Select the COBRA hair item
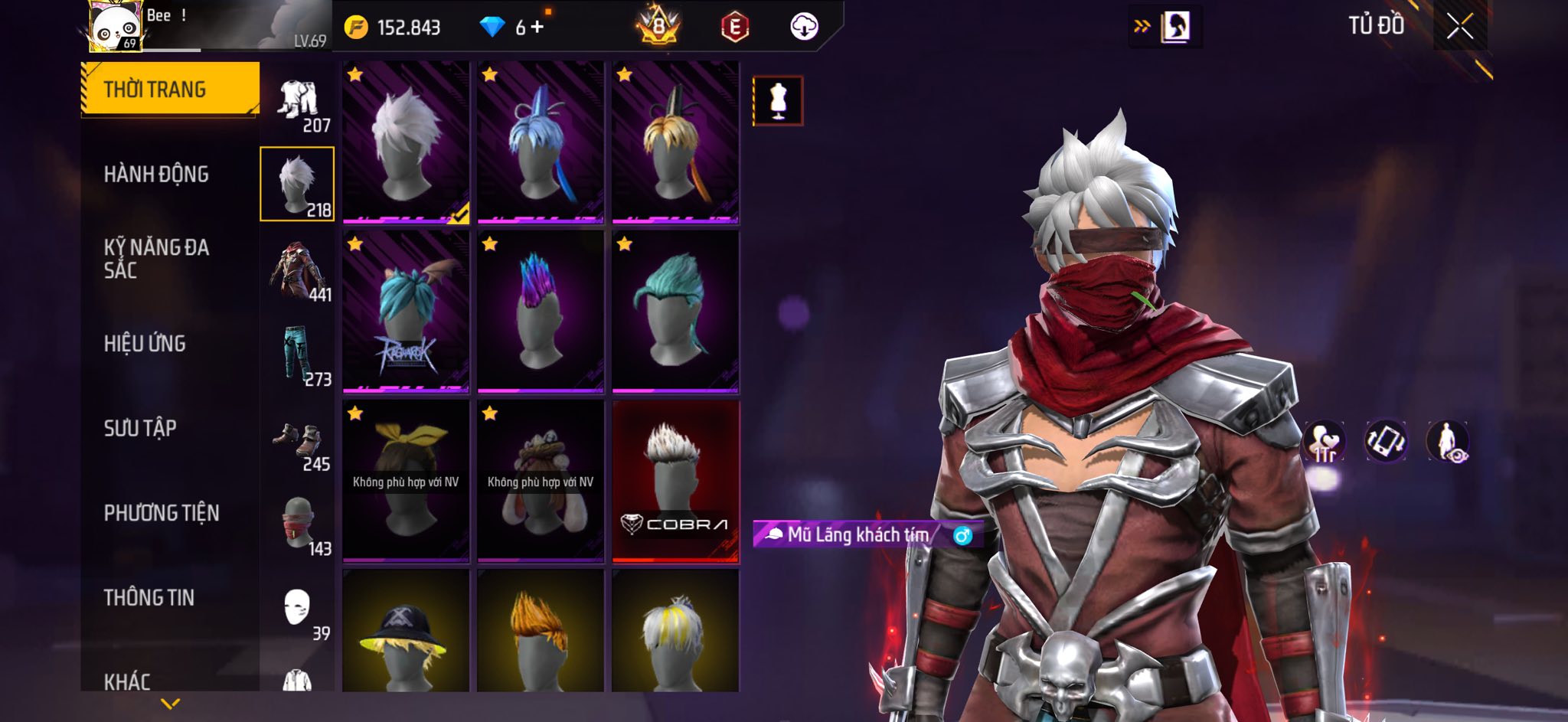 point(675,481)
